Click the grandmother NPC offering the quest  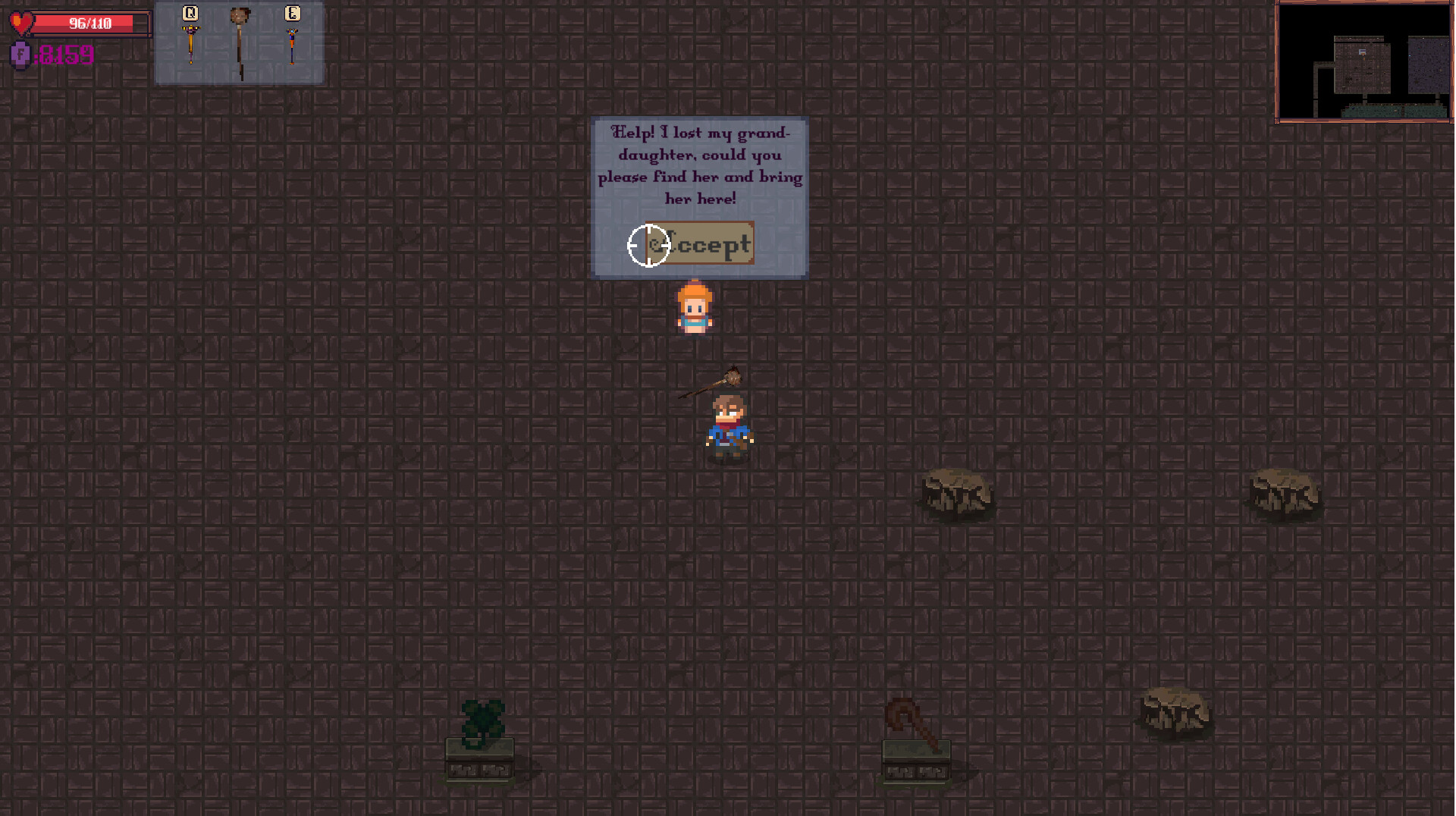click(694, 307)
